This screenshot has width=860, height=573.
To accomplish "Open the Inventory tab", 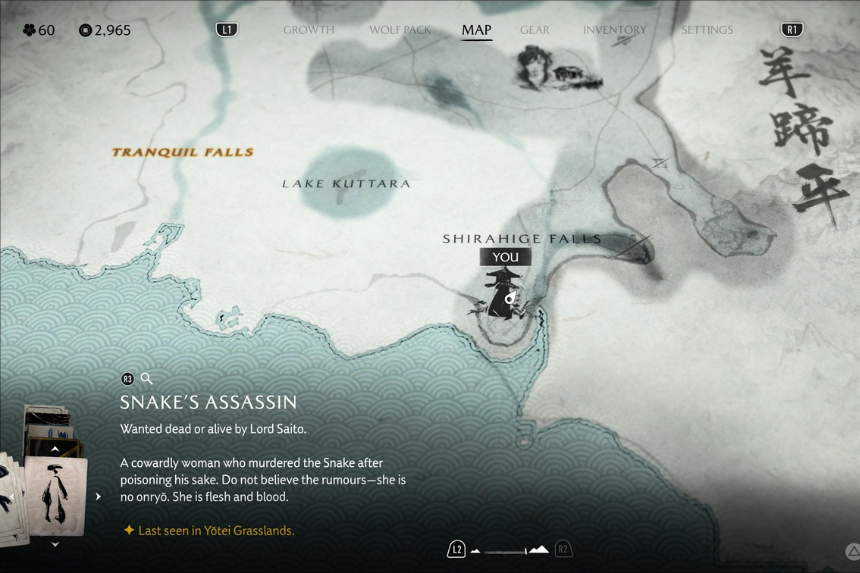I will 615,30.
